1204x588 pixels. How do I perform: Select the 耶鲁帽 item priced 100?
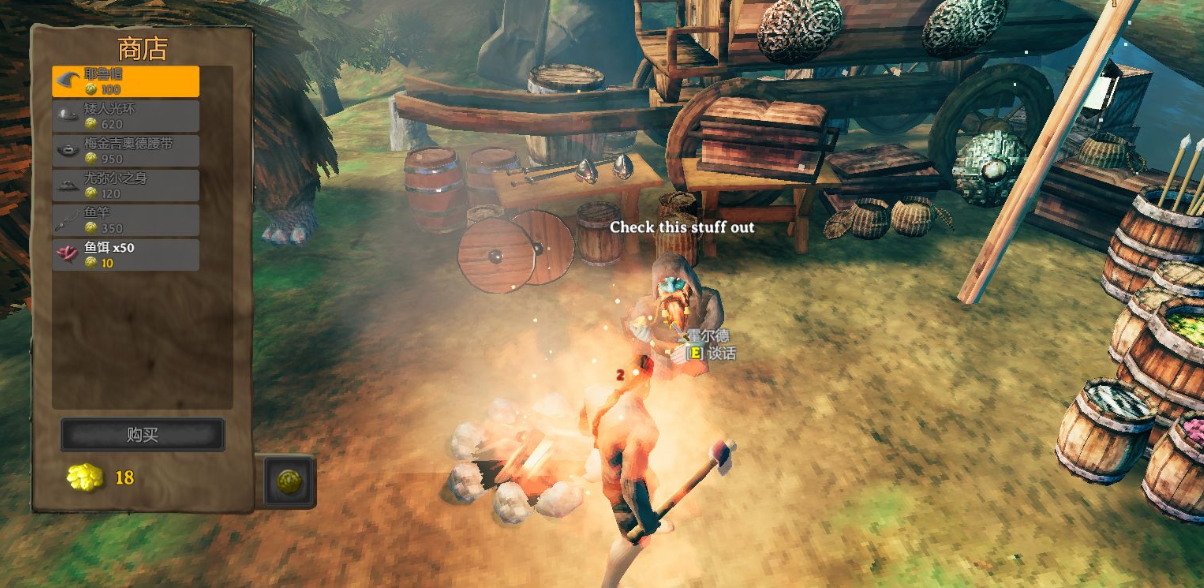126,81
